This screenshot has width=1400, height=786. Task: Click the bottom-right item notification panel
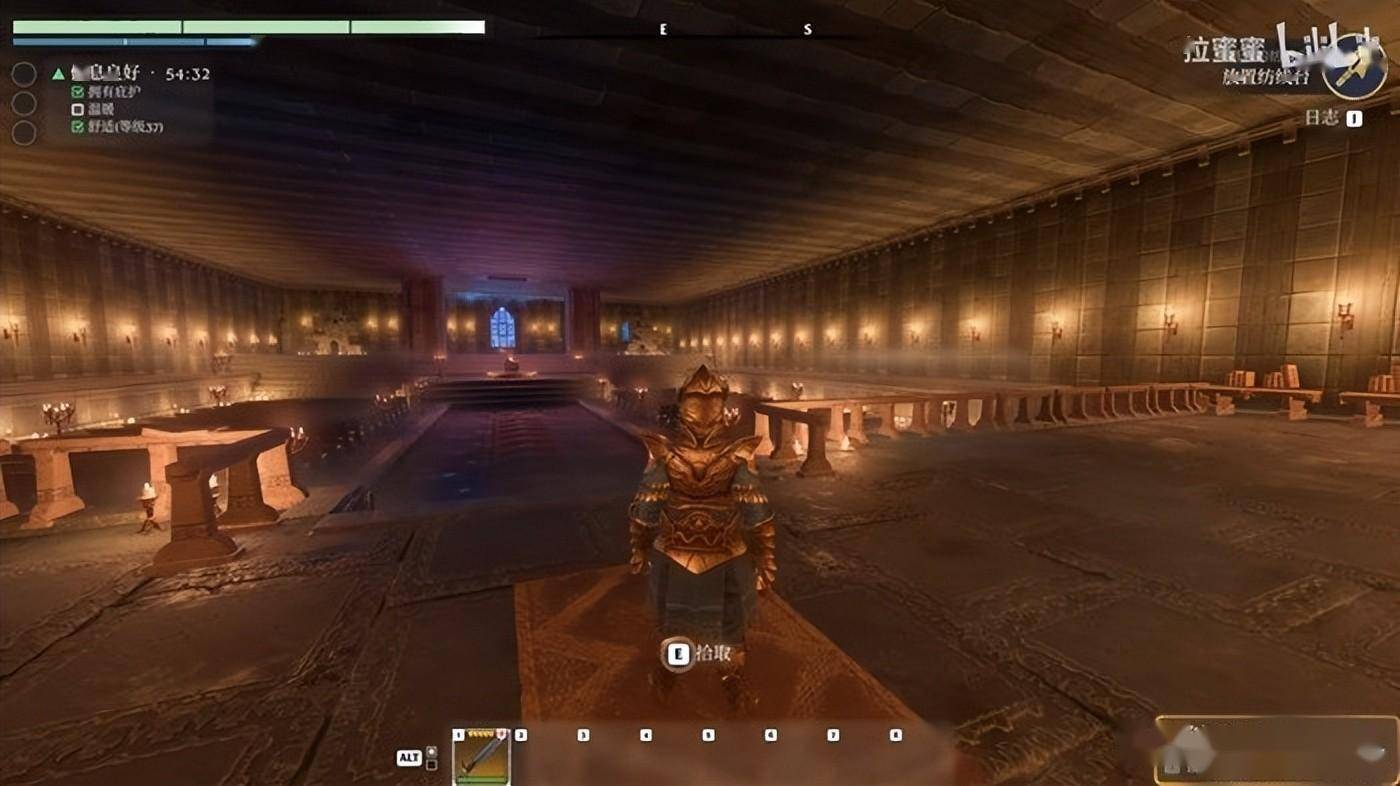[1277, 750]
